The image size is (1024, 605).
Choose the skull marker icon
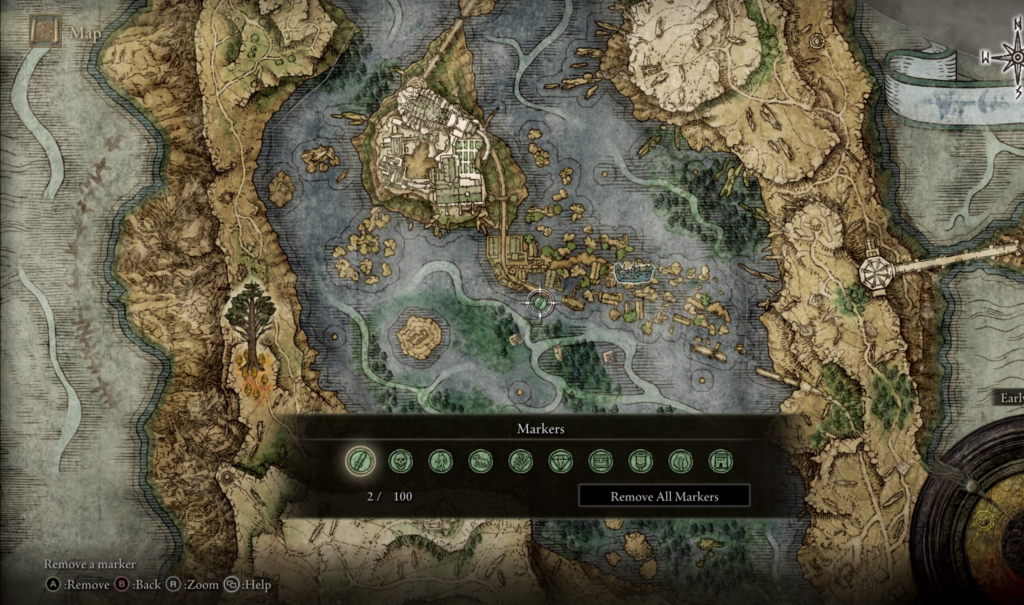pos(400,461)
